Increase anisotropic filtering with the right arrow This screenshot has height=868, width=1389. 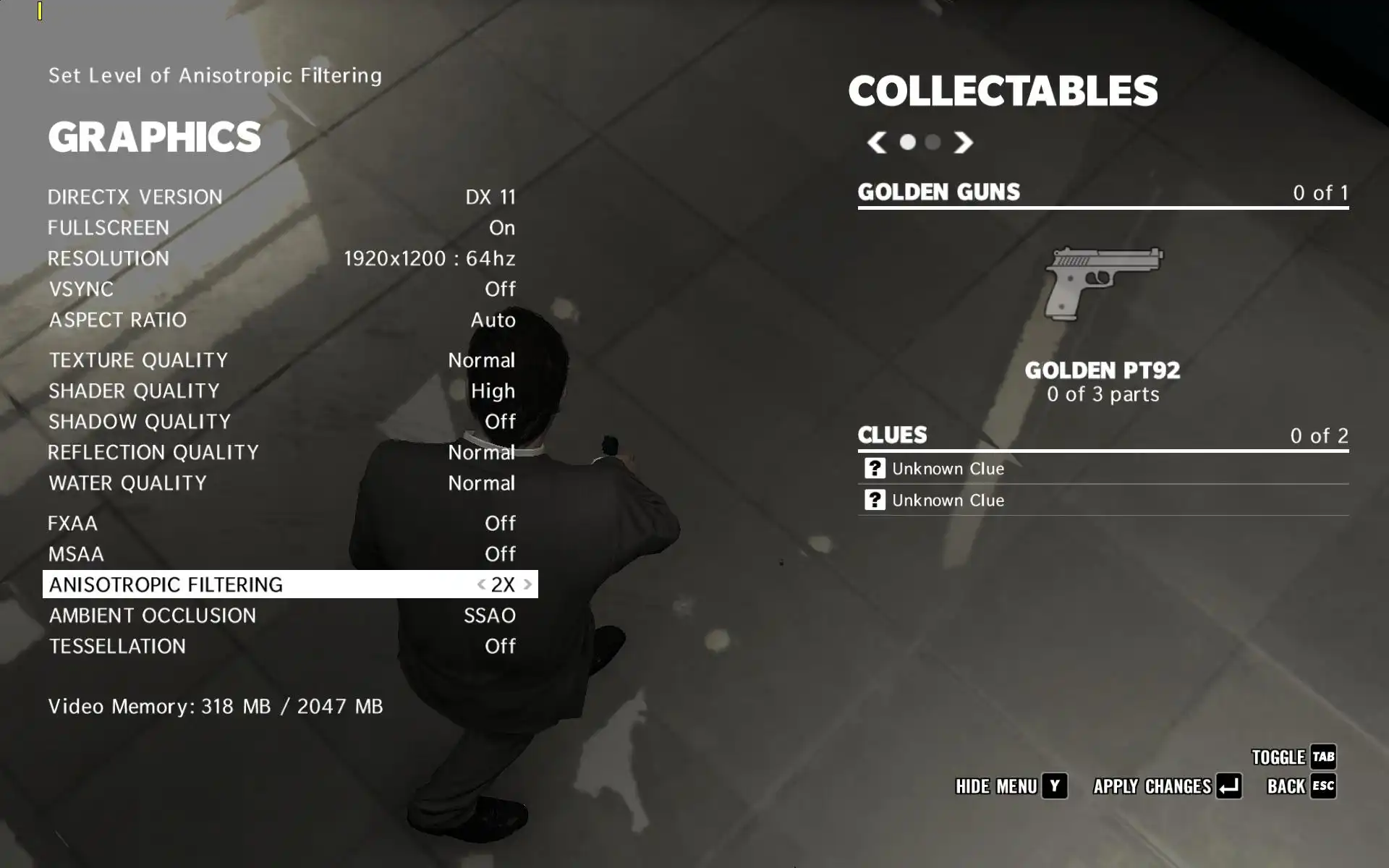tap(527, 584)
